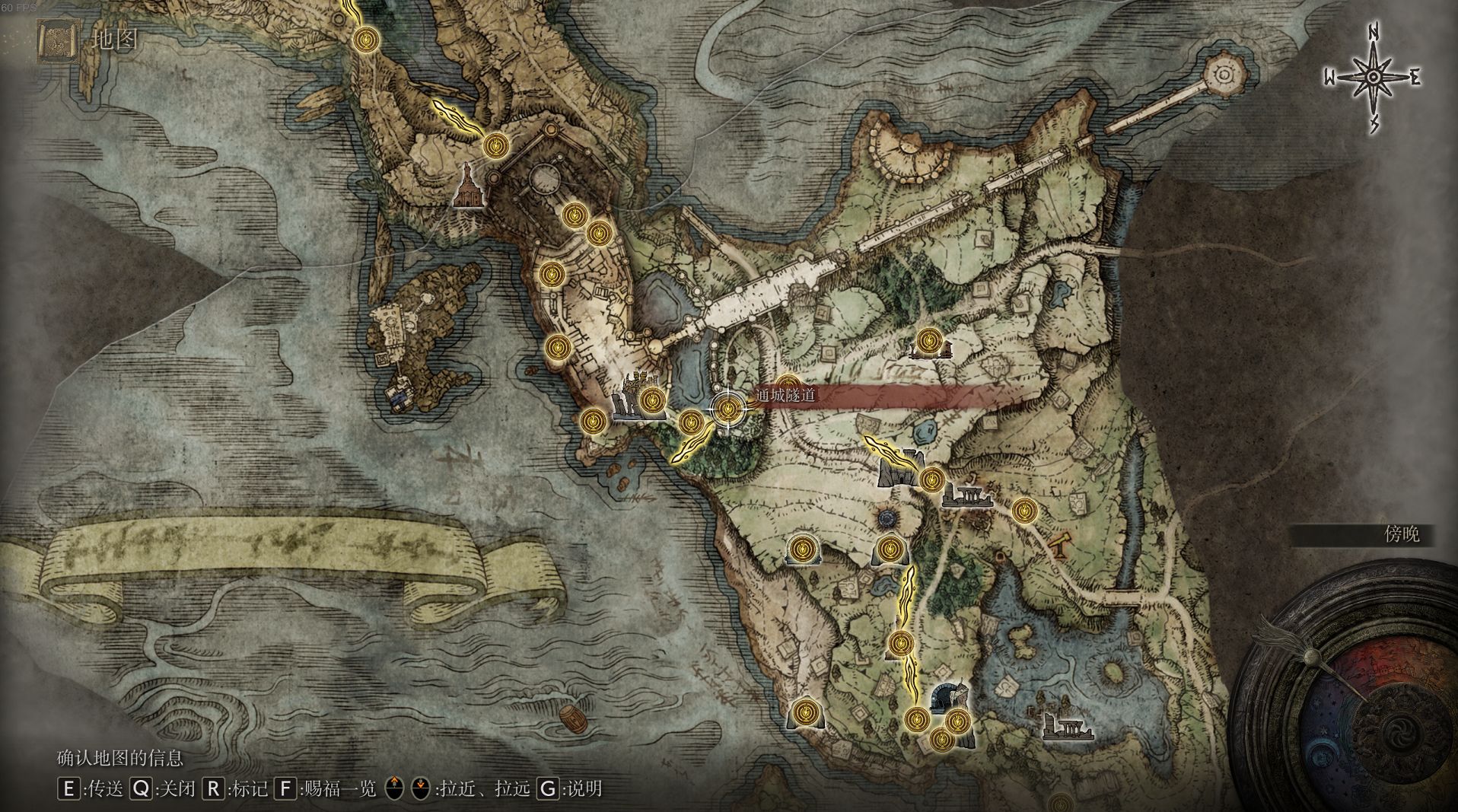Choose the grace right of the castle gate

point(931,479)
